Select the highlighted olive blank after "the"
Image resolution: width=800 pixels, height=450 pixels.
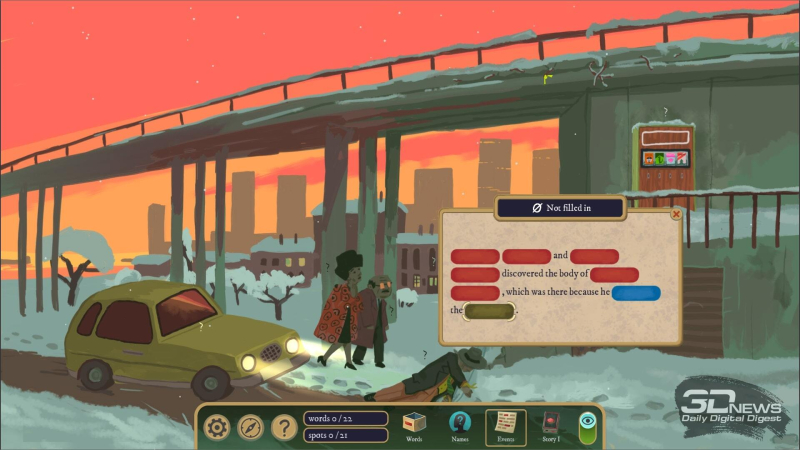pyautogui.click(x=489, y=311)
